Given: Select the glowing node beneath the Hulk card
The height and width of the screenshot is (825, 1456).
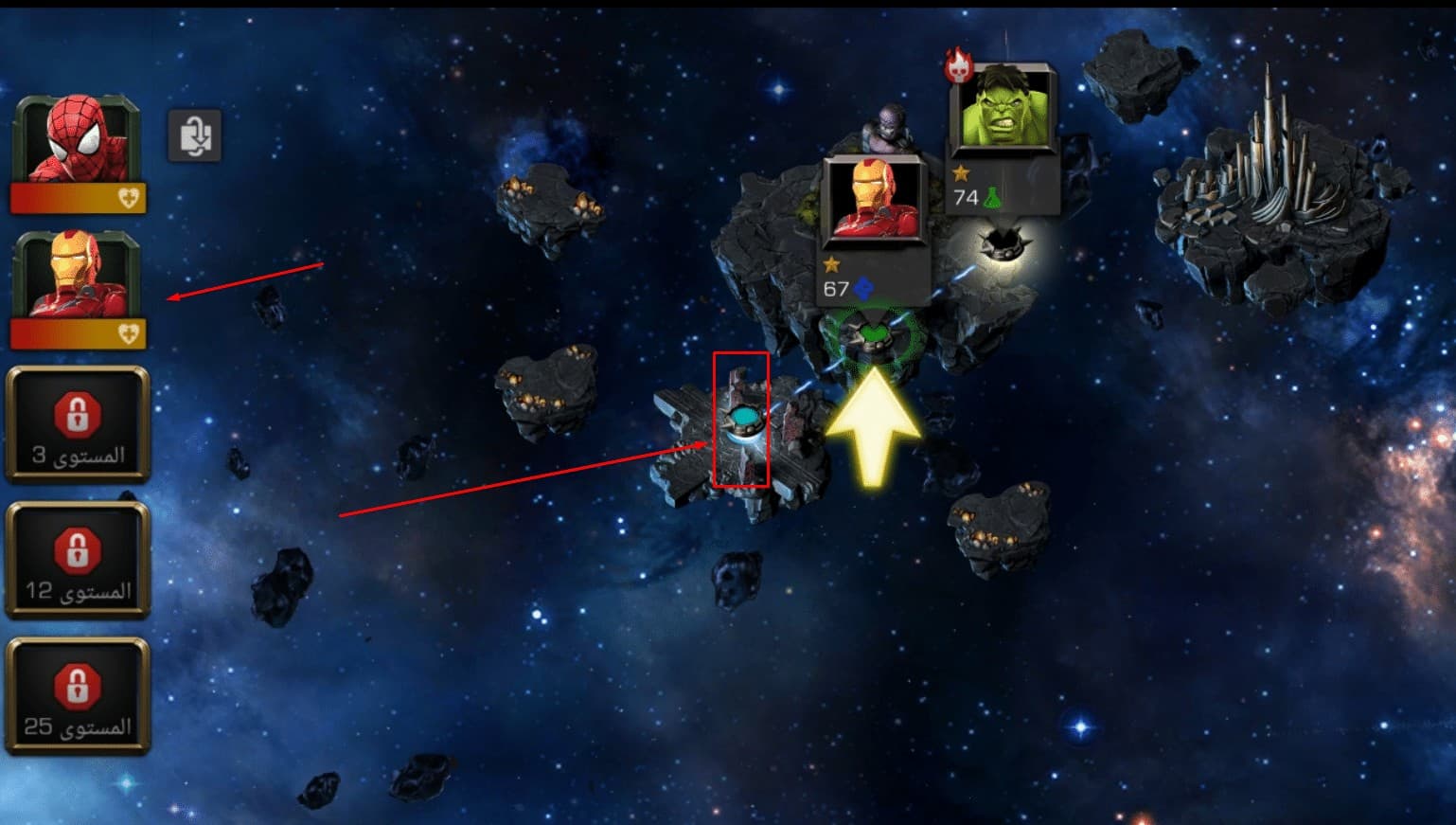Looking at the screenshot, I should tap(1003, 243).
